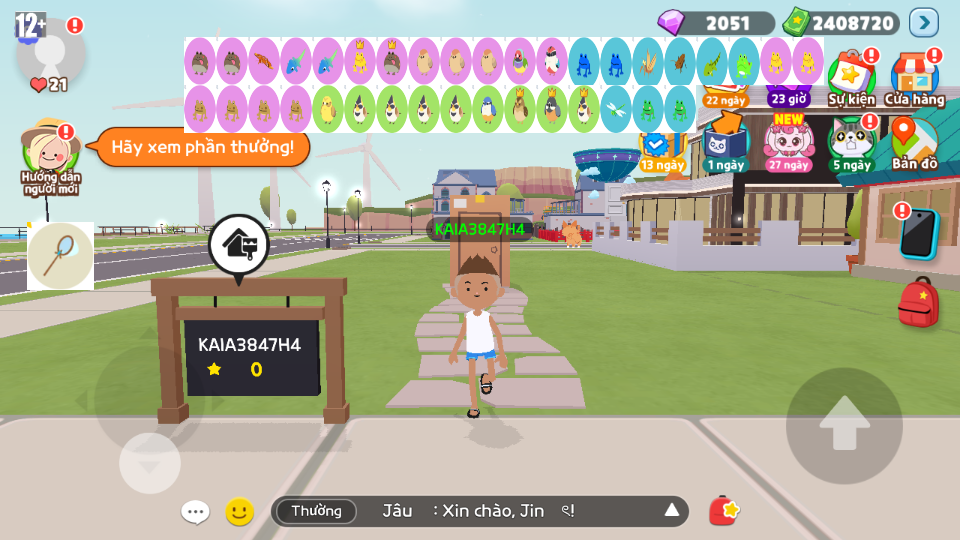Select the bug net tool
This screenshot has height=540, width=960.
pos(60,256)
